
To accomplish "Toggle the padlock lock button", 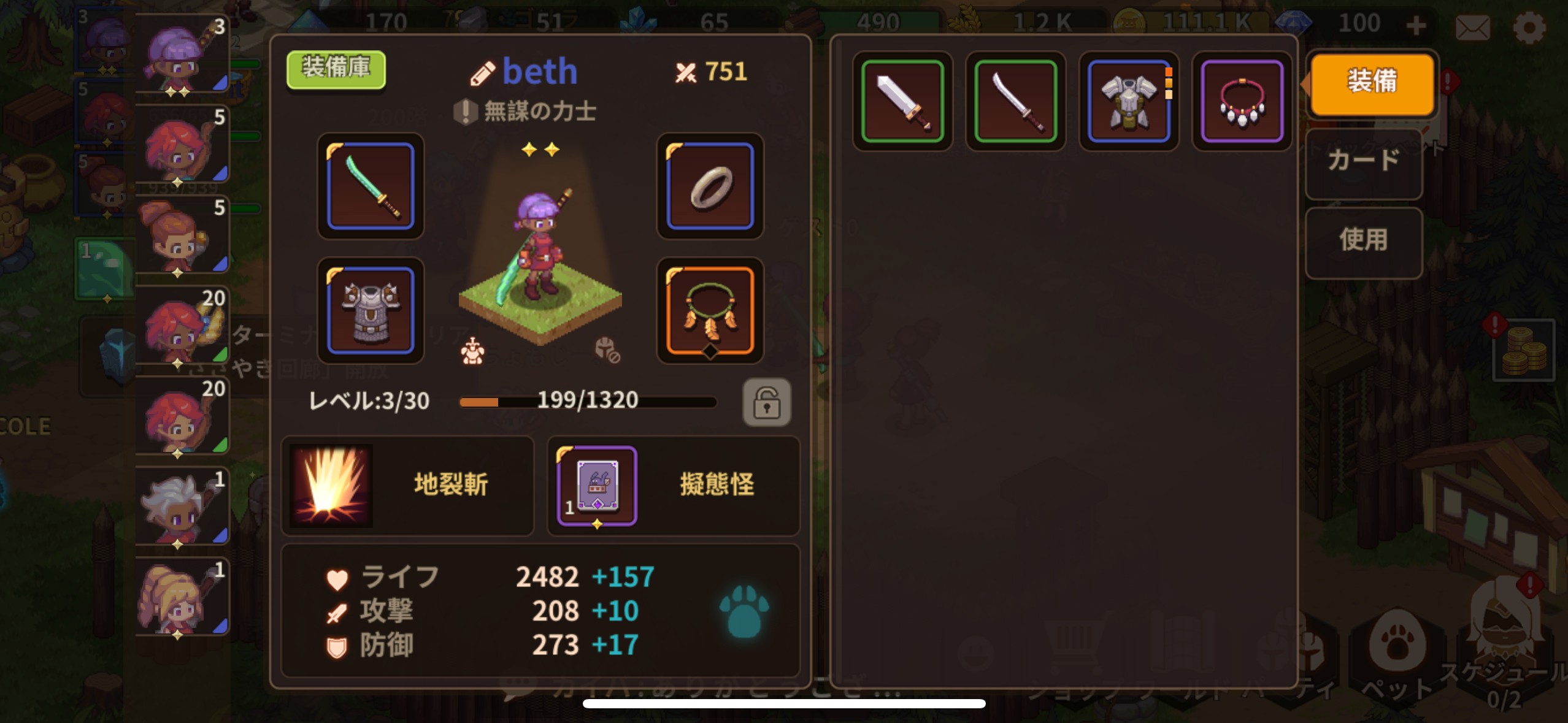I will pyautogui.click(x=766, y=402).
